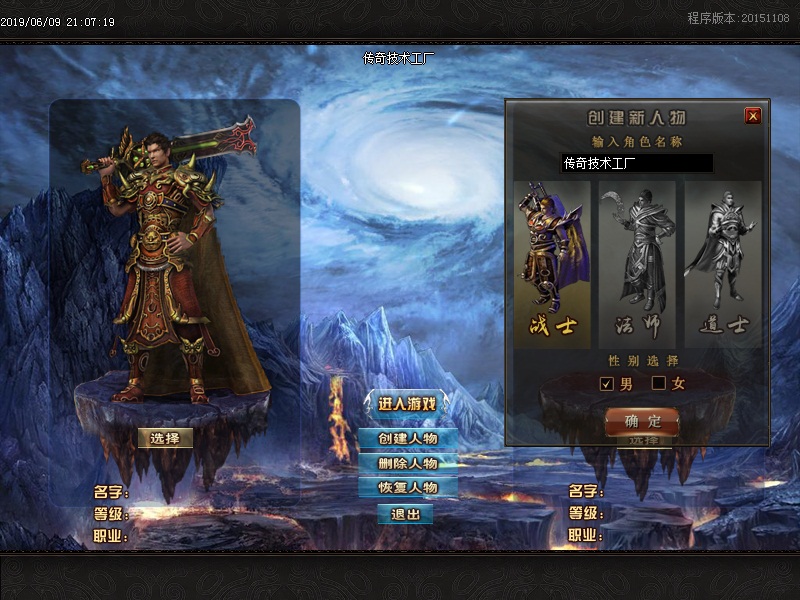
Task: Choose the 战士 warrior class portrait
Action: click(551, 260)
